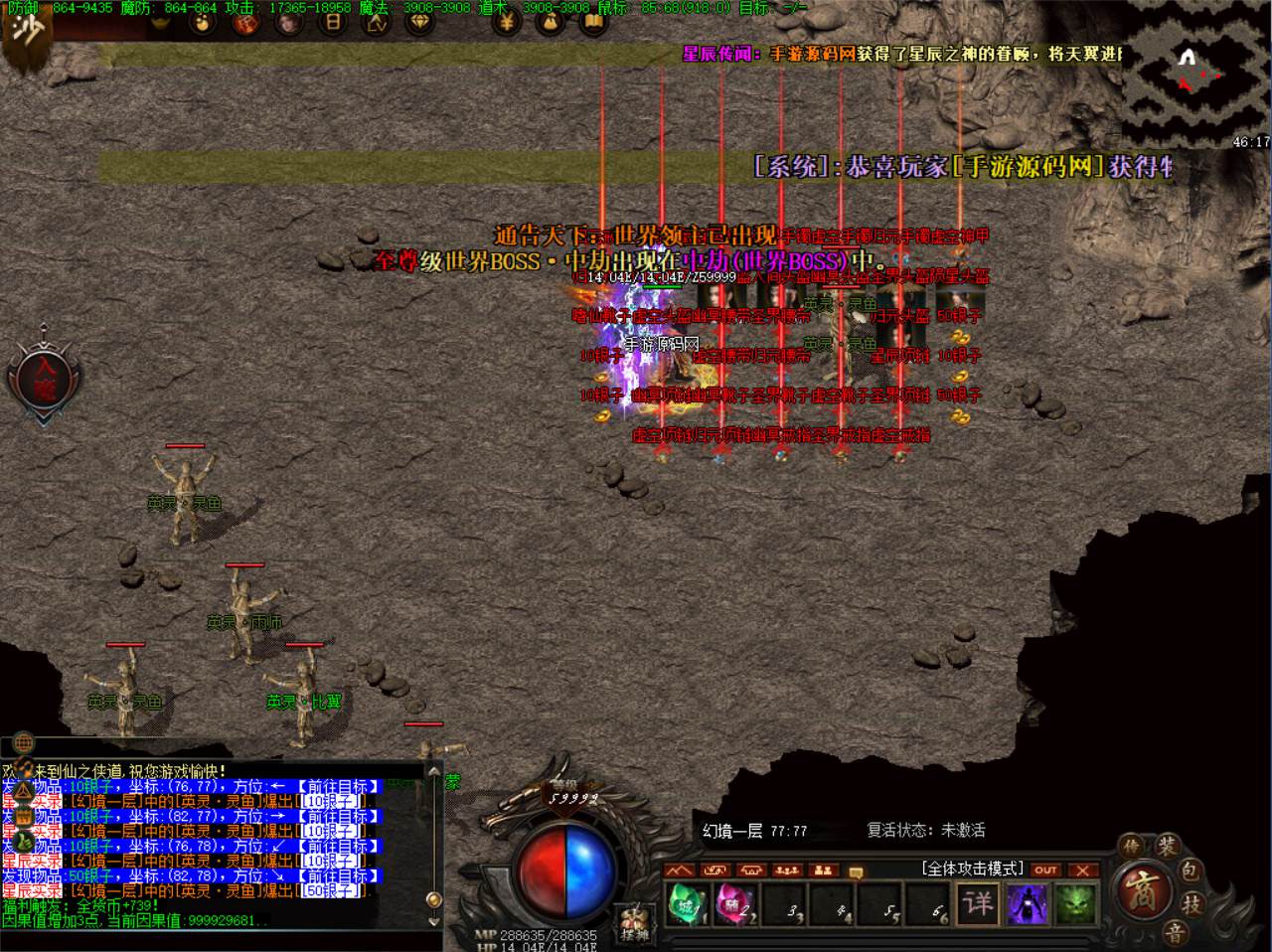
Task: Open the 包 bag inventory
Action: point(1191,872)
